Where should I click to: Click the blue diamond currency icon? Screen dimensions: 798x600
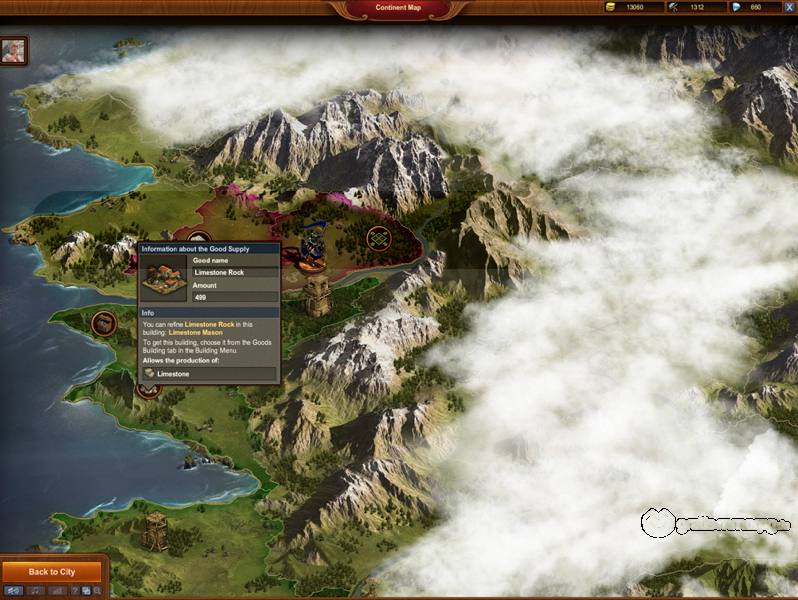pos(737,7)
